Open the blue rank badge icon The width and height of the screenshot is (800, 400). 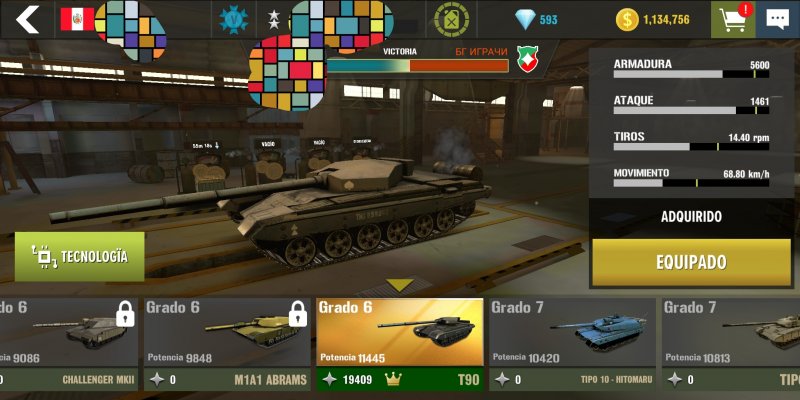tap(233, 19)
